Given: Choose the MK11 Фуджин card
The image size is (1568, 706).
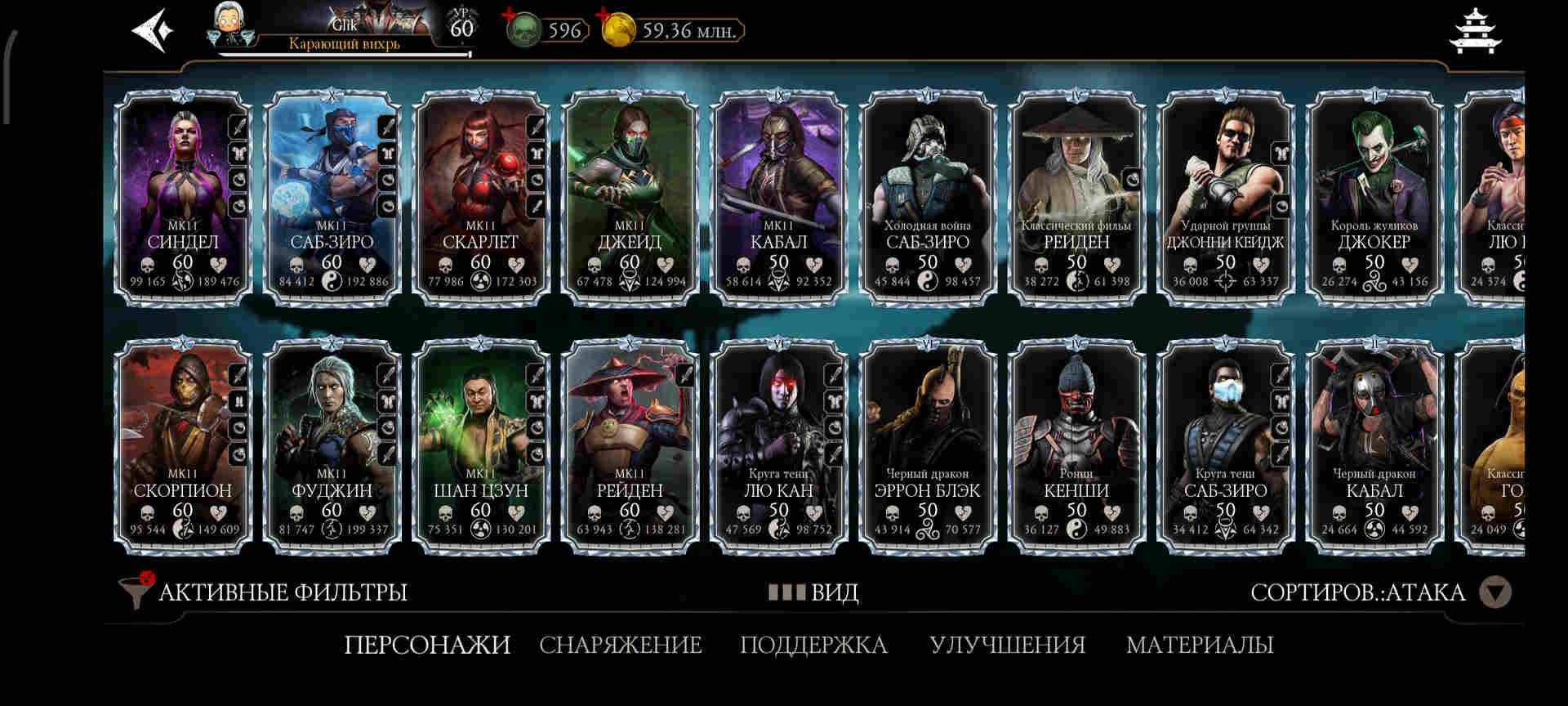Looking at the screenshot, I should [x=332, y=447].
